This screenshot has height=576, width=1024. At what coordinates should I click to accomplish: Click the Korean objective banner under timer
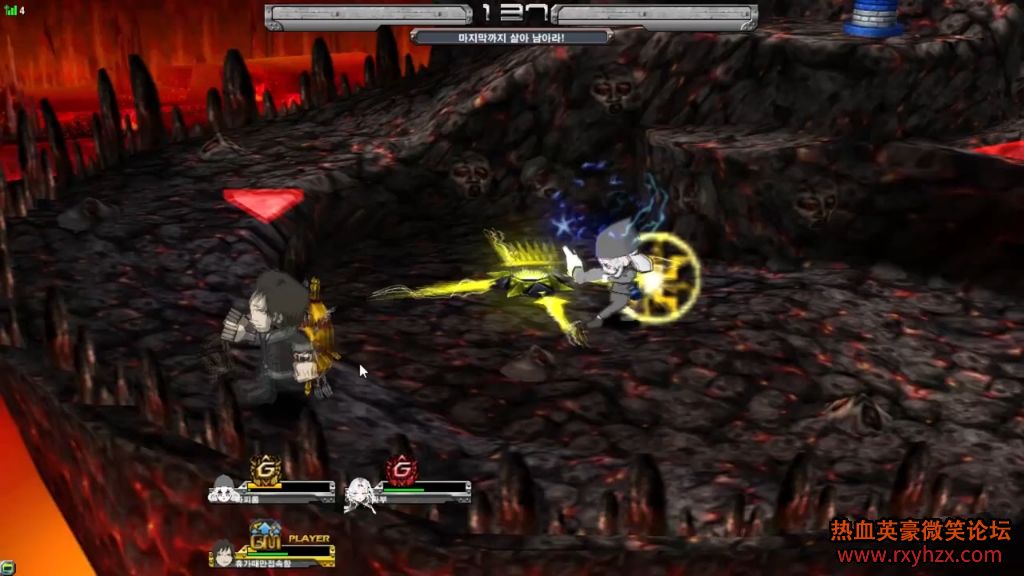pyautogui.click(x=511, y=37)
